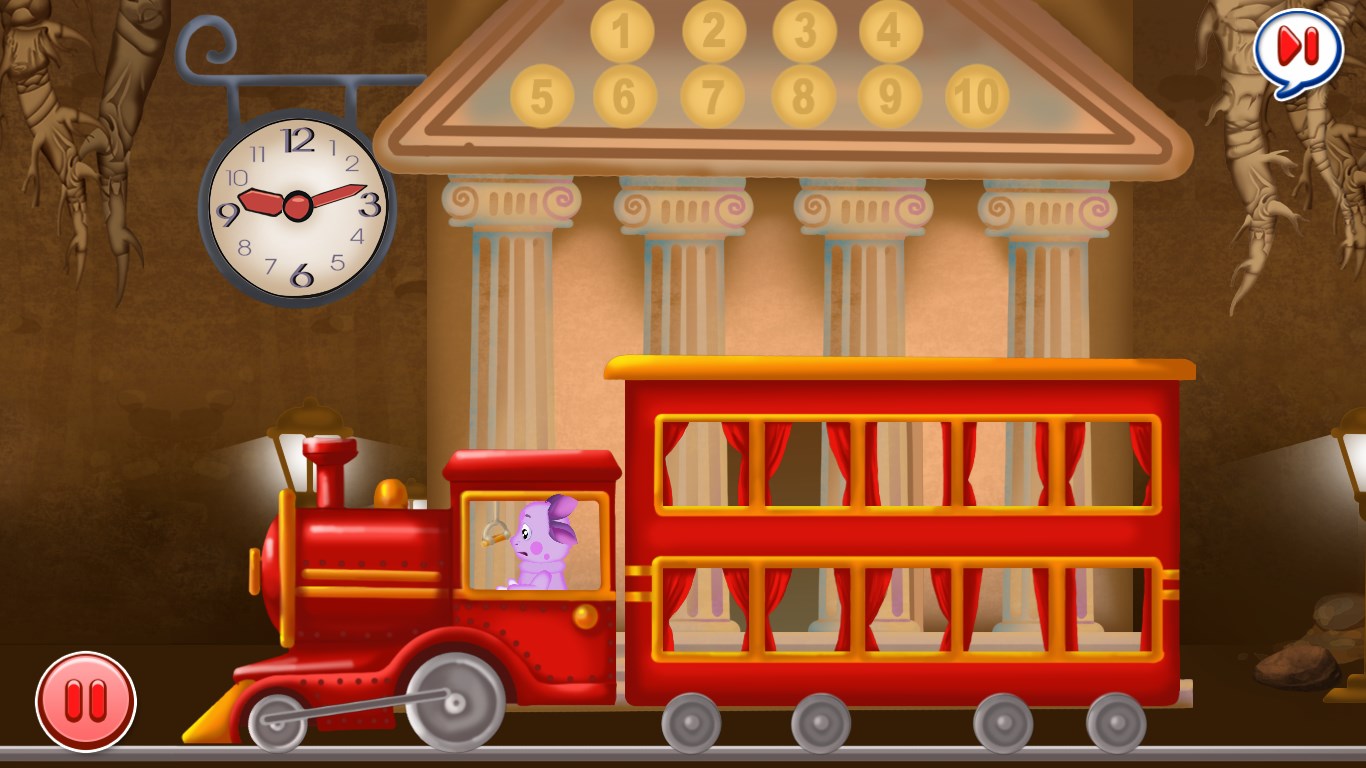Select gold coin number 1

[x=622, y=32]
